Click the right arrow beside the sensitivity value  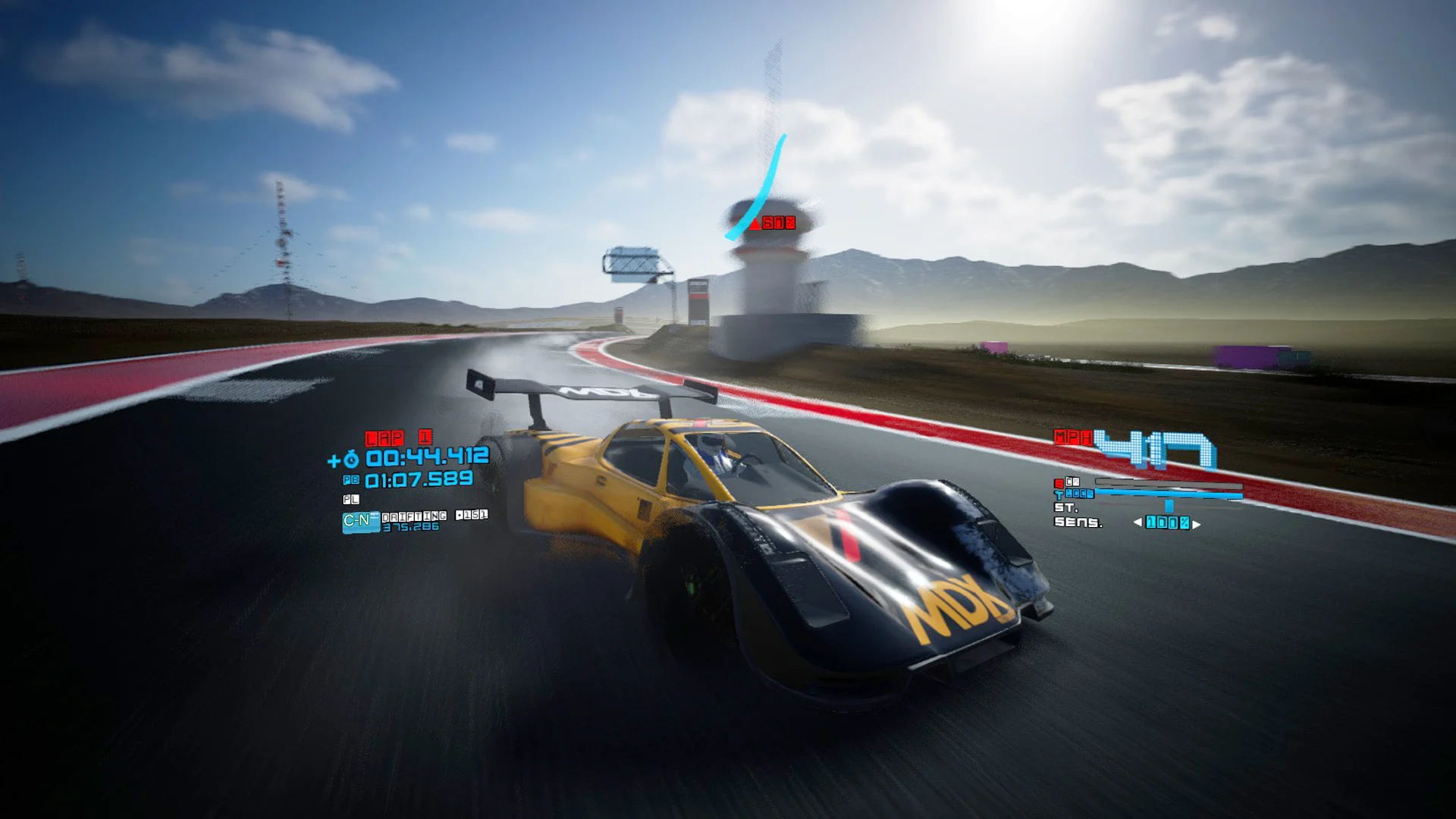[1196, 524]
